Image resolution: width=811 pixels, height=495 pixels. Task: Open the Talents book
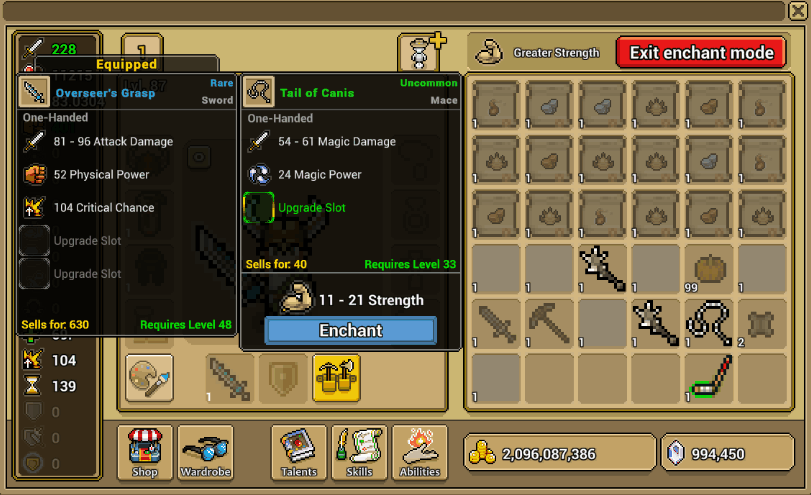click(x=299, y=452)
